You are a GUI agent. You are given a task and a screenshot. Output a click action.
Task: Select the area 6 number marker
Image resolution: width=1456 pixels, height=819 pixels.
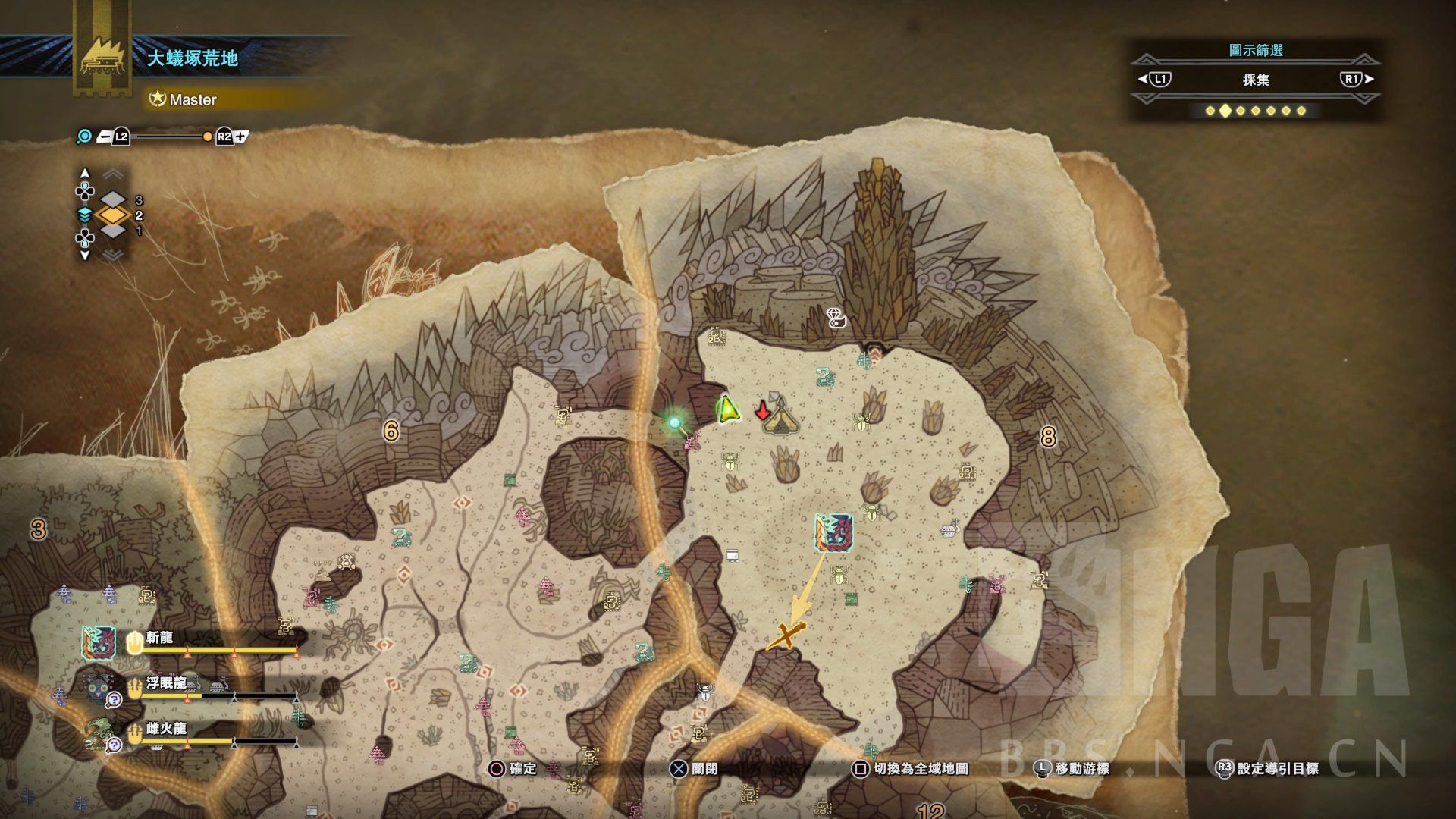point(391,431)
